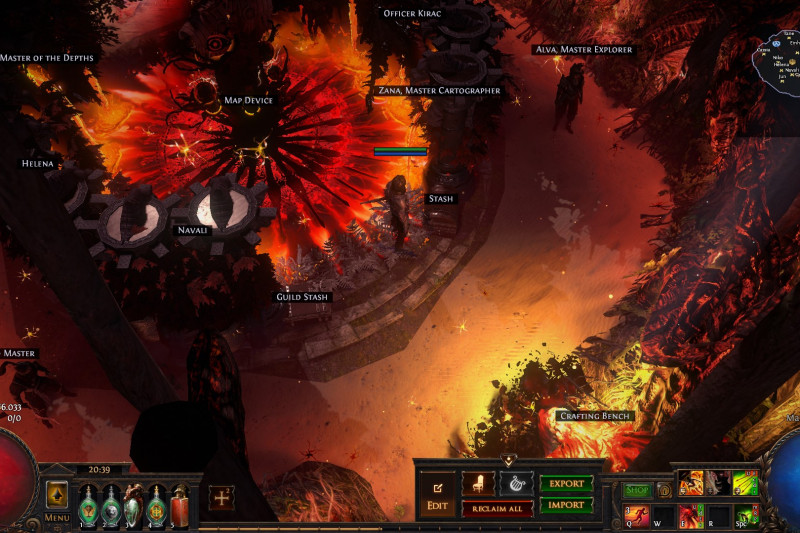Use the fourth flask with orange emblem
800x533 pixels.
point(156,503)
